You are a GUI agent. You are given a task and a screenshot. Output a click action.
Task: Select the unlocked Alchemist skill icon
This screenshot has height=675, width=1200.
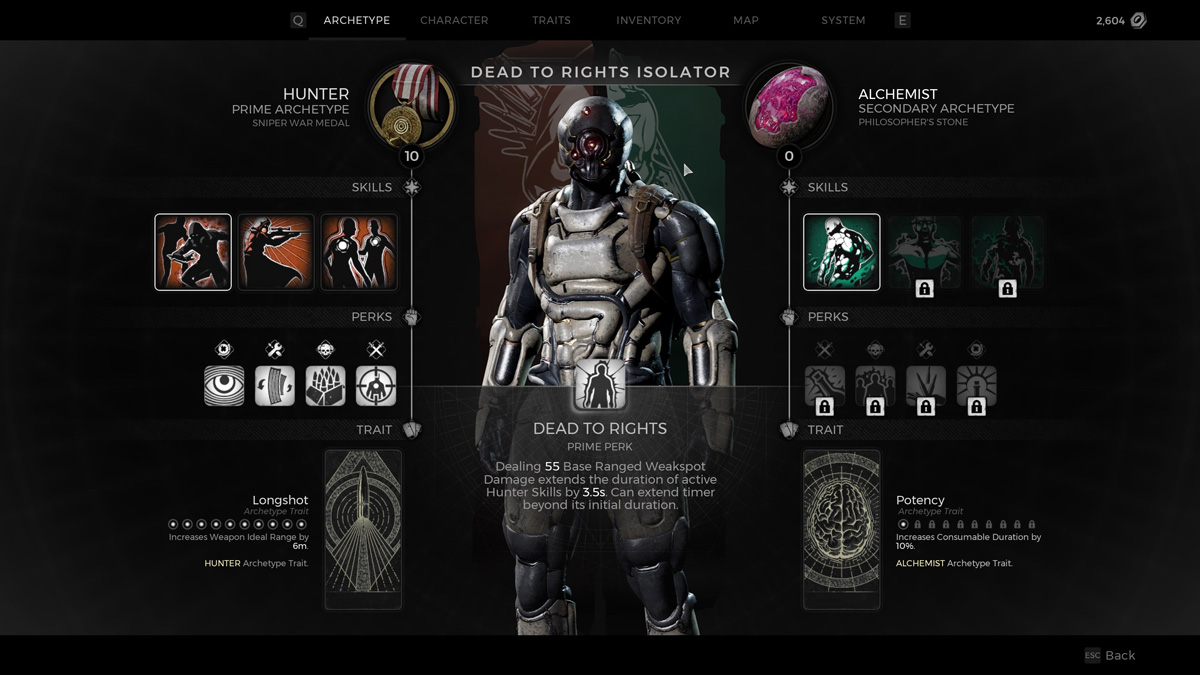[x=842, y=252]
